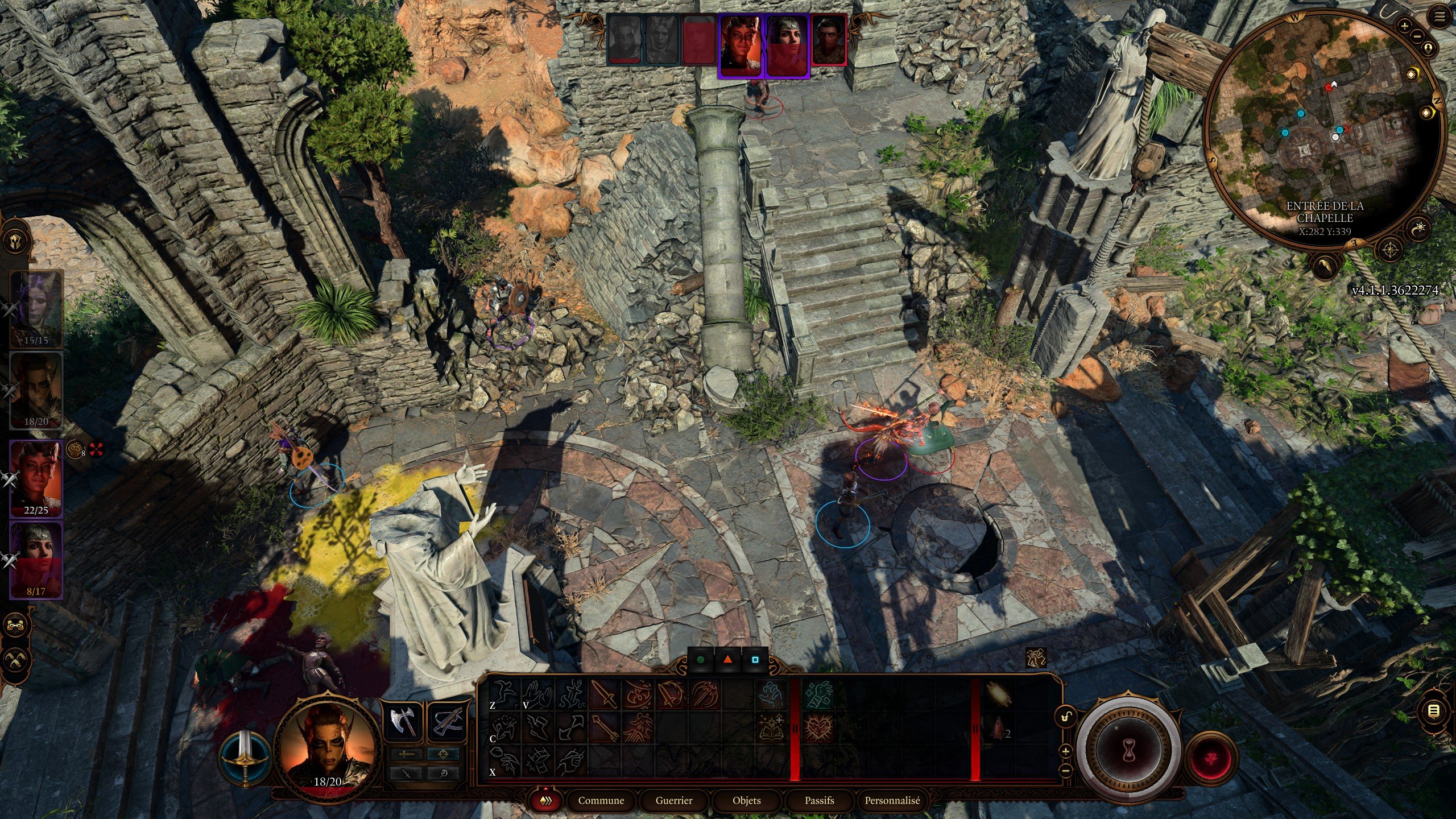1456x819 pixels.
Task: Select the melee axe weapon slot
Action: coord(403,722)
